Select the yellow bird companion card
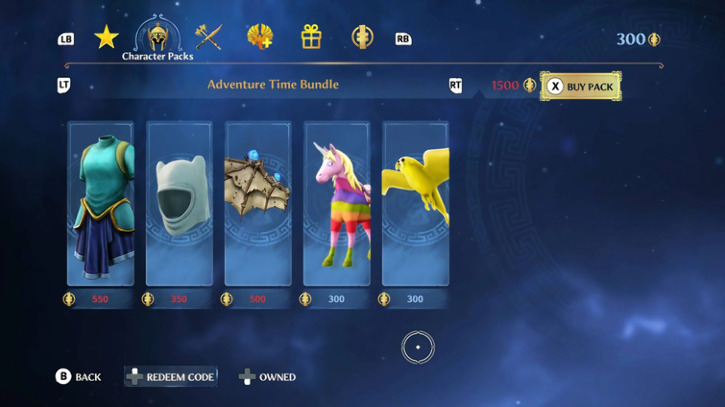The image size is (725, 407). [x=415, y=204]
